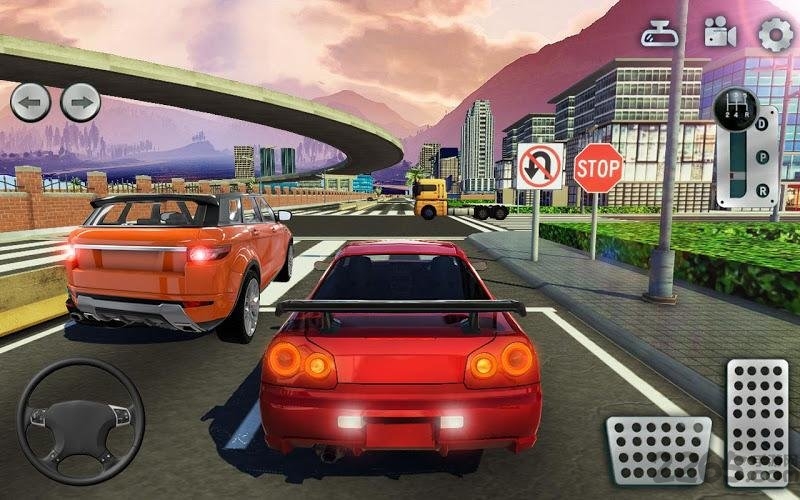
Task: Shift the gear selector to D
Action: tap(762, 124)
